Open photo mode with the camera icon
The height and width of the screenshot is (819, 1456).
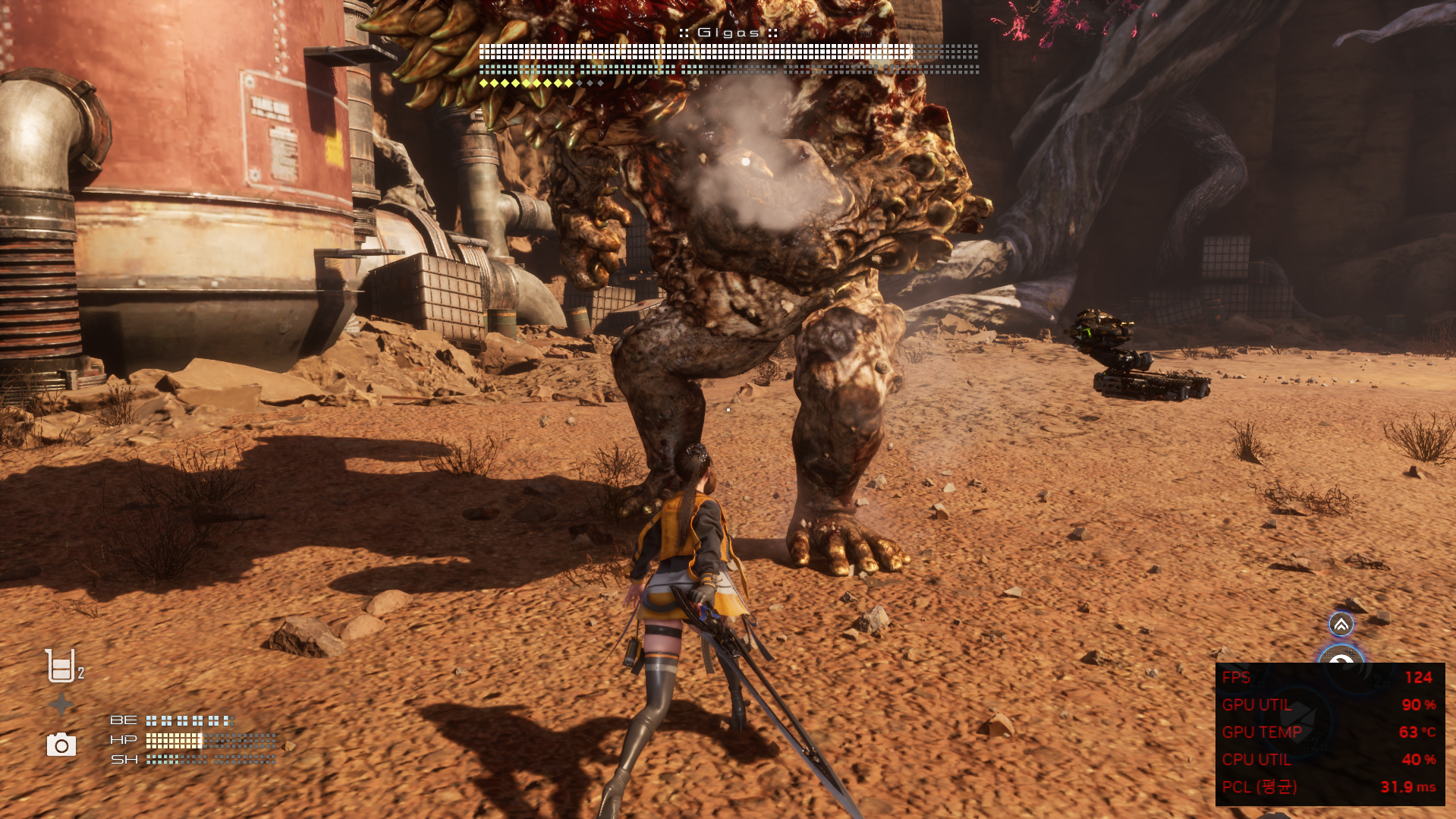coord(61,745)
